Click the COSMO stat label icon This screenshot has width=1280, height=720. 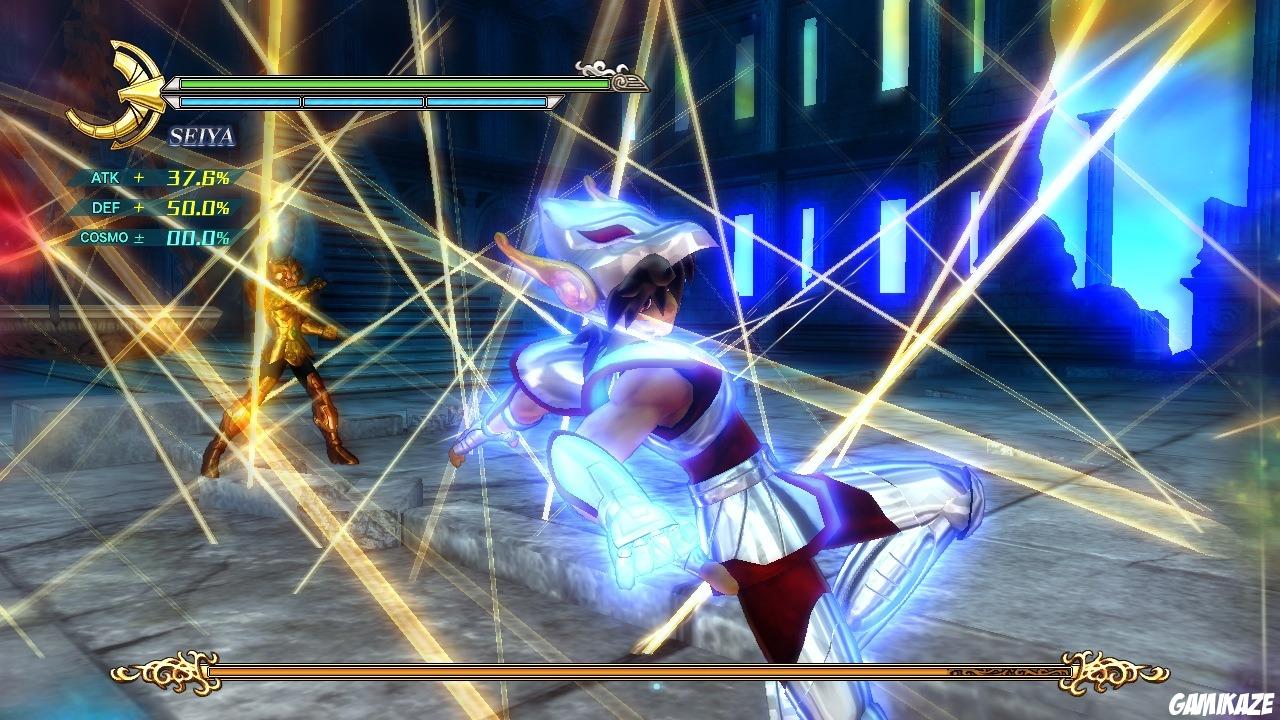(x=105, y=237)
